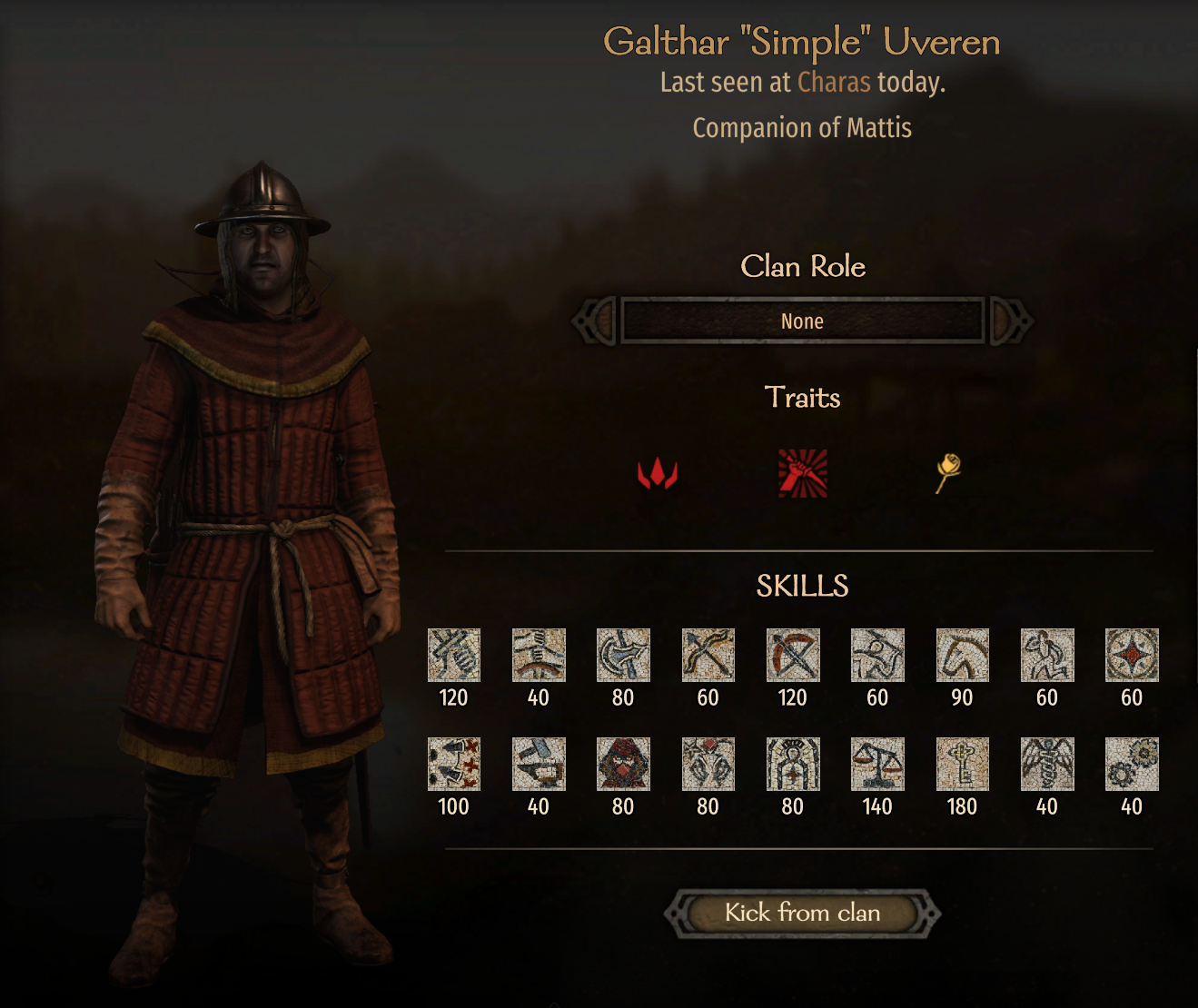Select the Crossbow skill icon
This screenshot has width=1198, height=1008.
[x=793, y=655]
